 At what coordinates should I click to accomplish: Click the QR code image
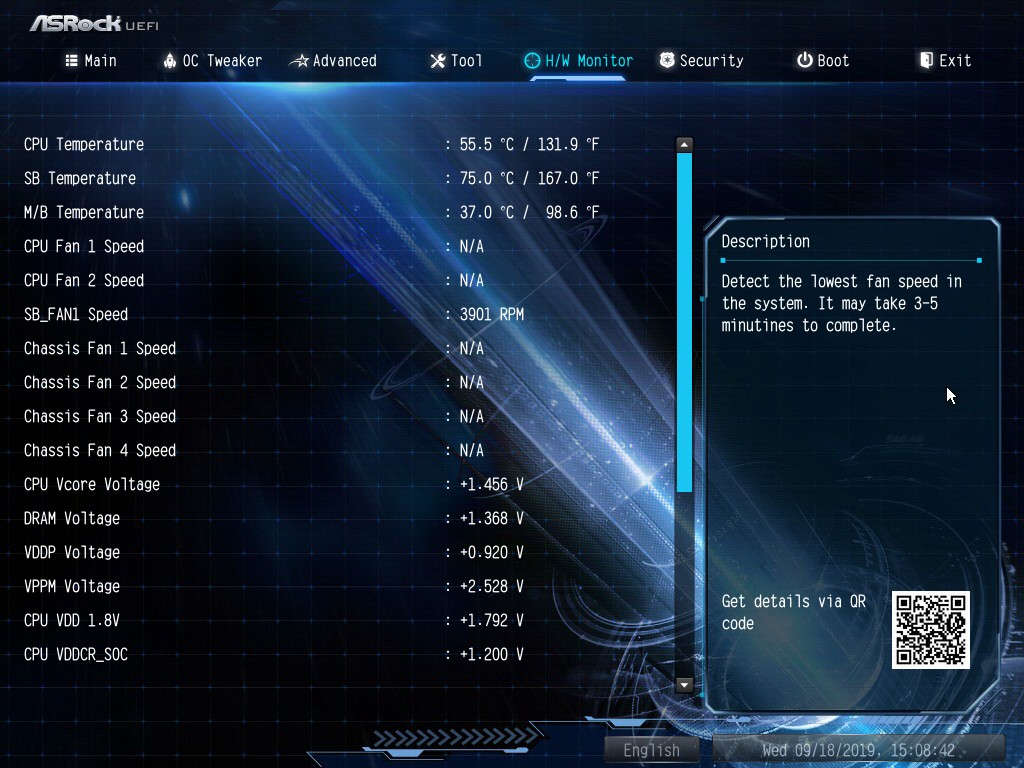pyautogui.click(x=930, y=630)
